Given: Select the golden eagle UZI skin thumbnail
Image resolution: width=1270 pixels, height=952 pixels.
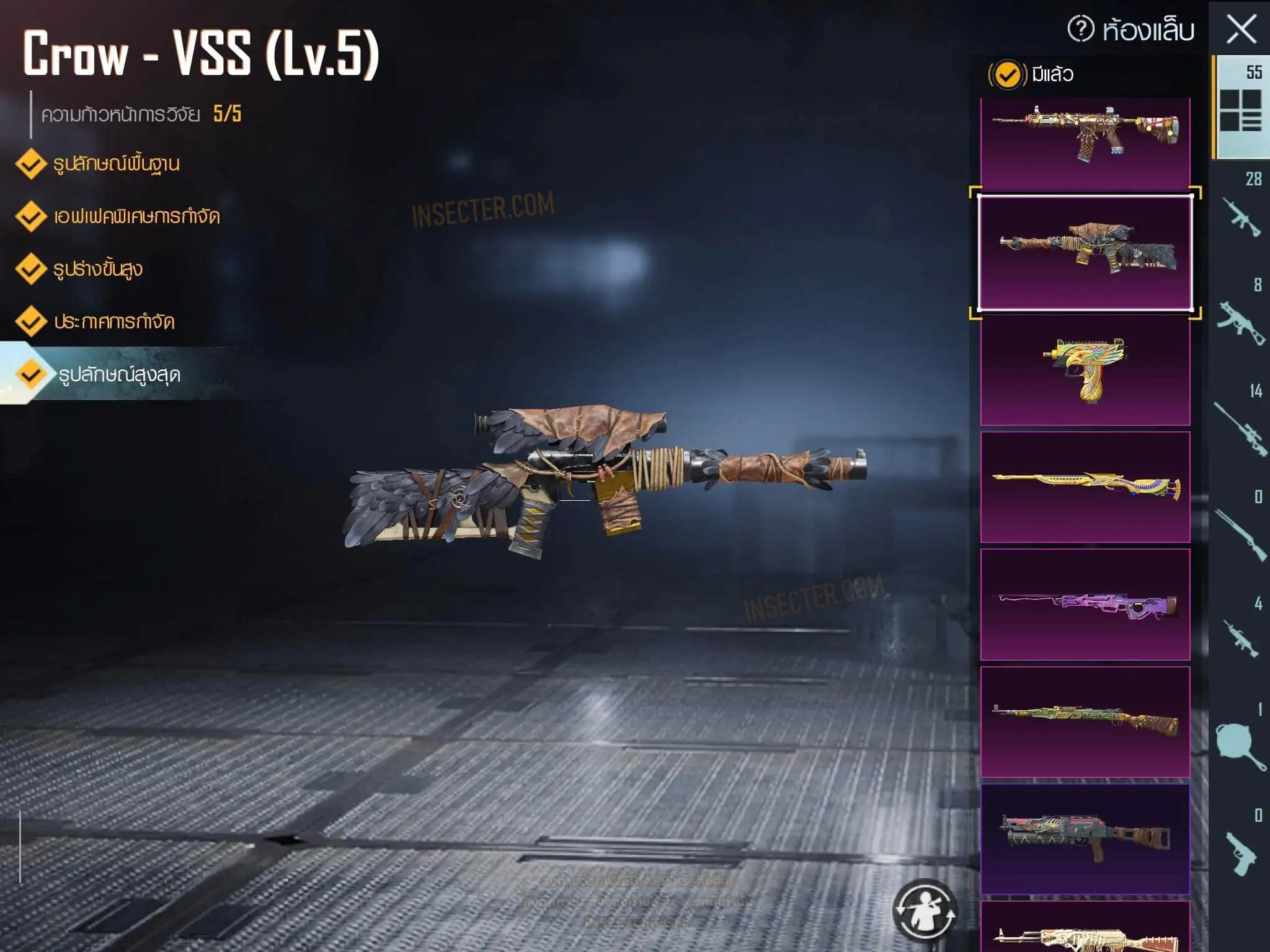Looking at the screenshot, I should pyautogui.click(x=1085, y=370).
